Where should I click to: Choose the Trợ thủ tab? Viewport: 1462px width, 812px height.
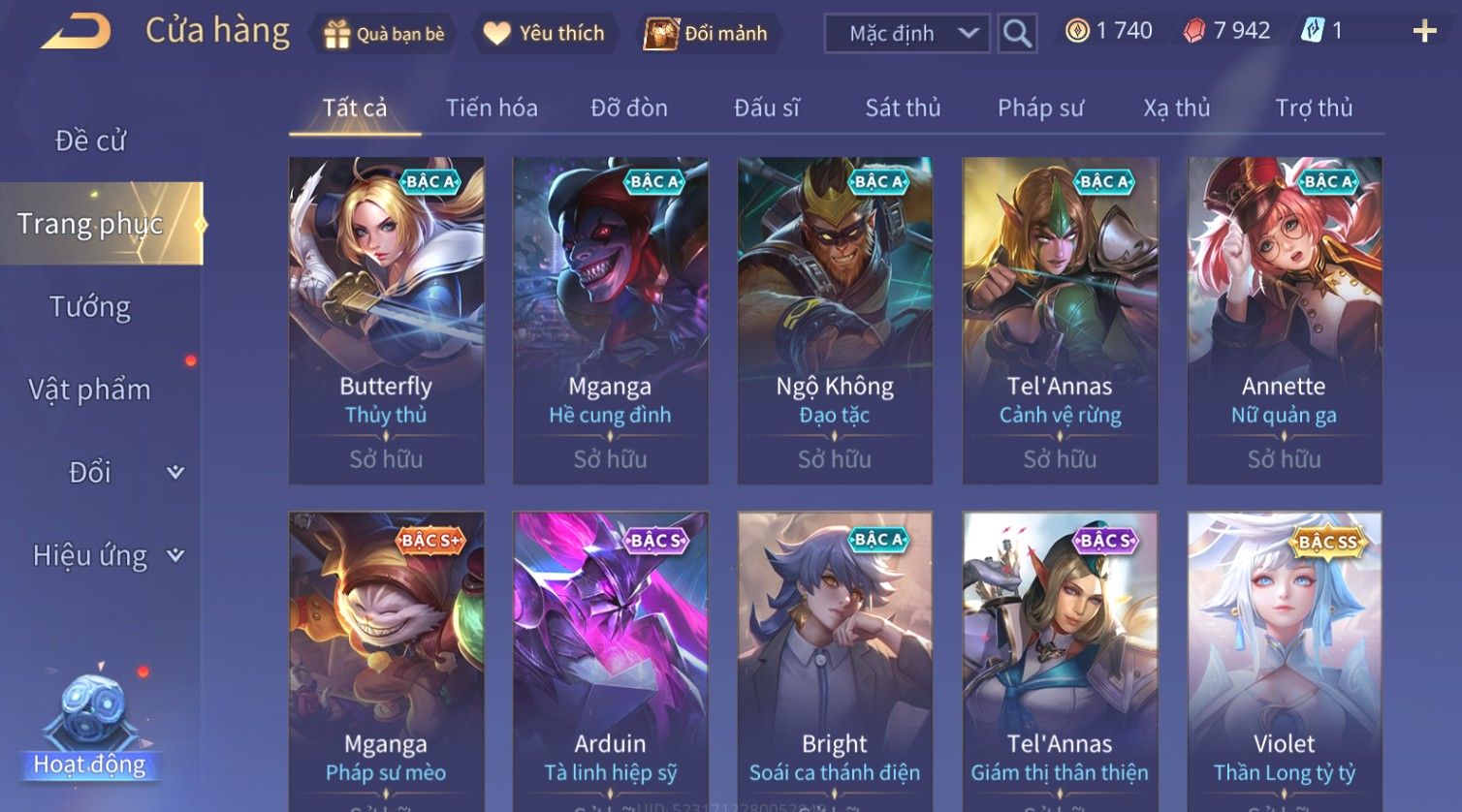tap(1314, 108)
